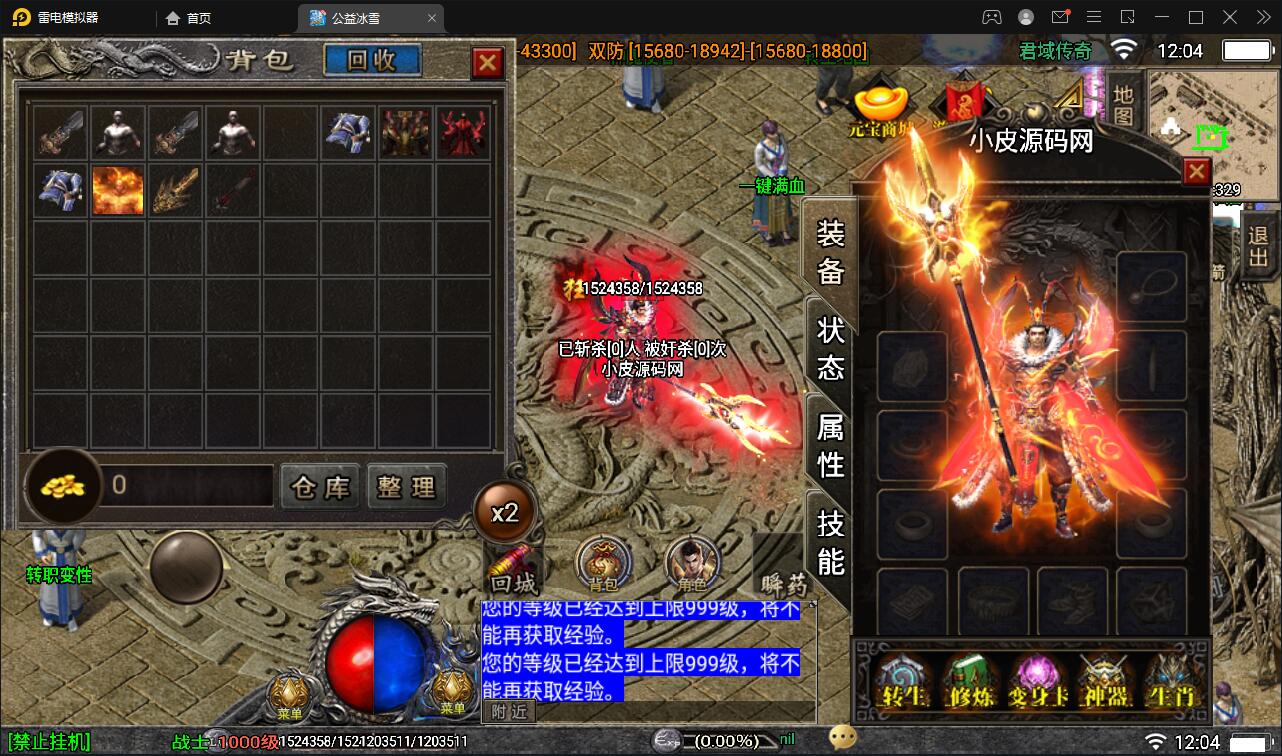The width and height of the screenshot is (1282, 756).
Task: Close the character equipment panel
Action: tap(1196, 173)
